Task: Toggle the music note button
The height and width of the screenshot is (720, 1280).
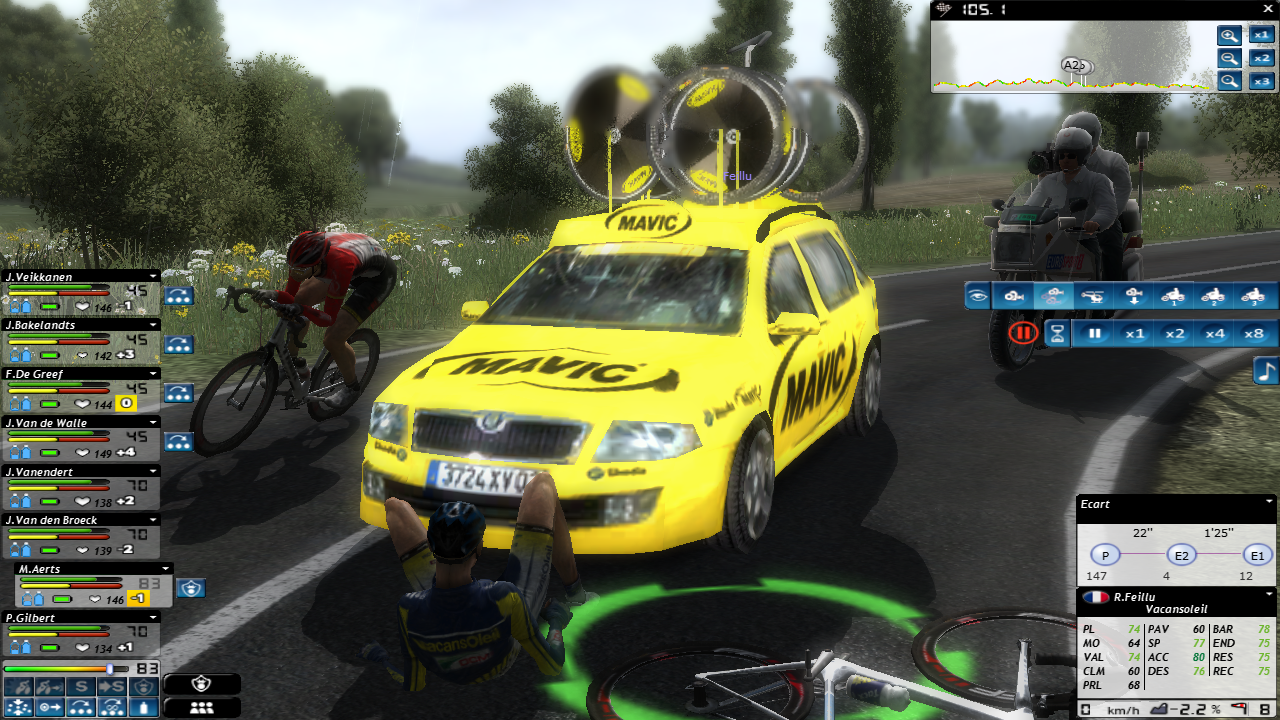Action: [1266, 371]
